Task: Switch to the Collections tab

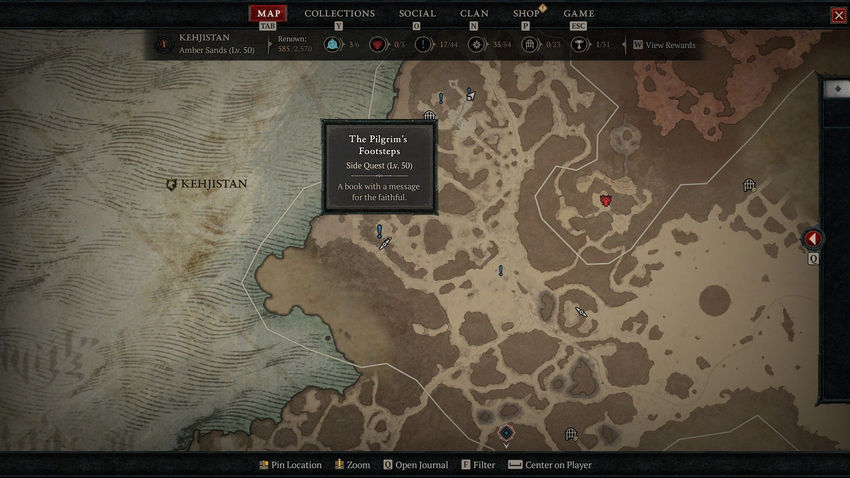Action: (339, 13)
